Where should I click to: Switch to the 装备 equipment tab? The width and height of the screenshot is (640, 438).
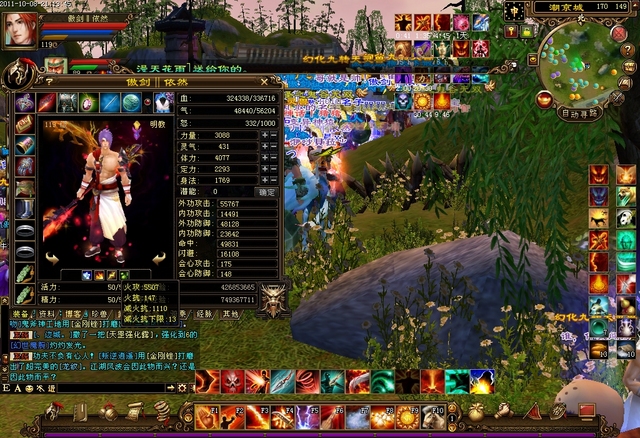tap(20, 314)
